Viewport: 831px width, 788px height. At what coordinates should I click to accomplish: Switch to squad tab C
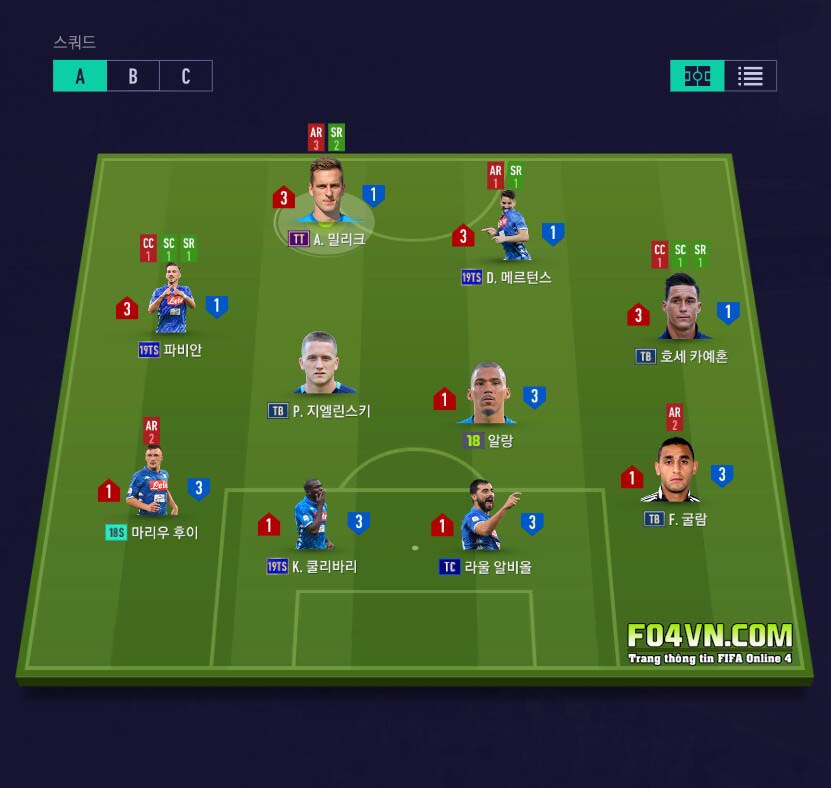click(x=186, y=76)
